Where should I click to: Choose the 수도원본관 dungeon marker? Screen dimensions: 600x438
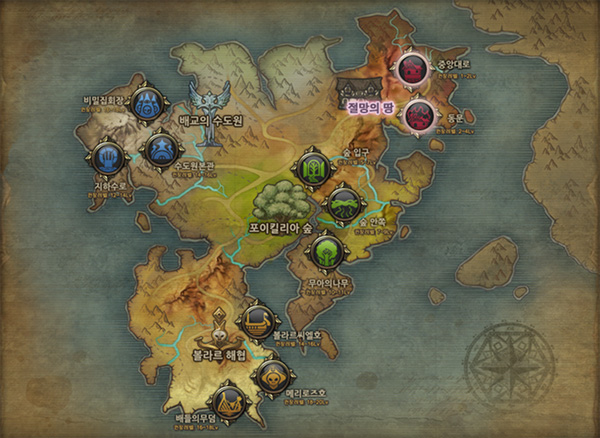pos(160,150)
